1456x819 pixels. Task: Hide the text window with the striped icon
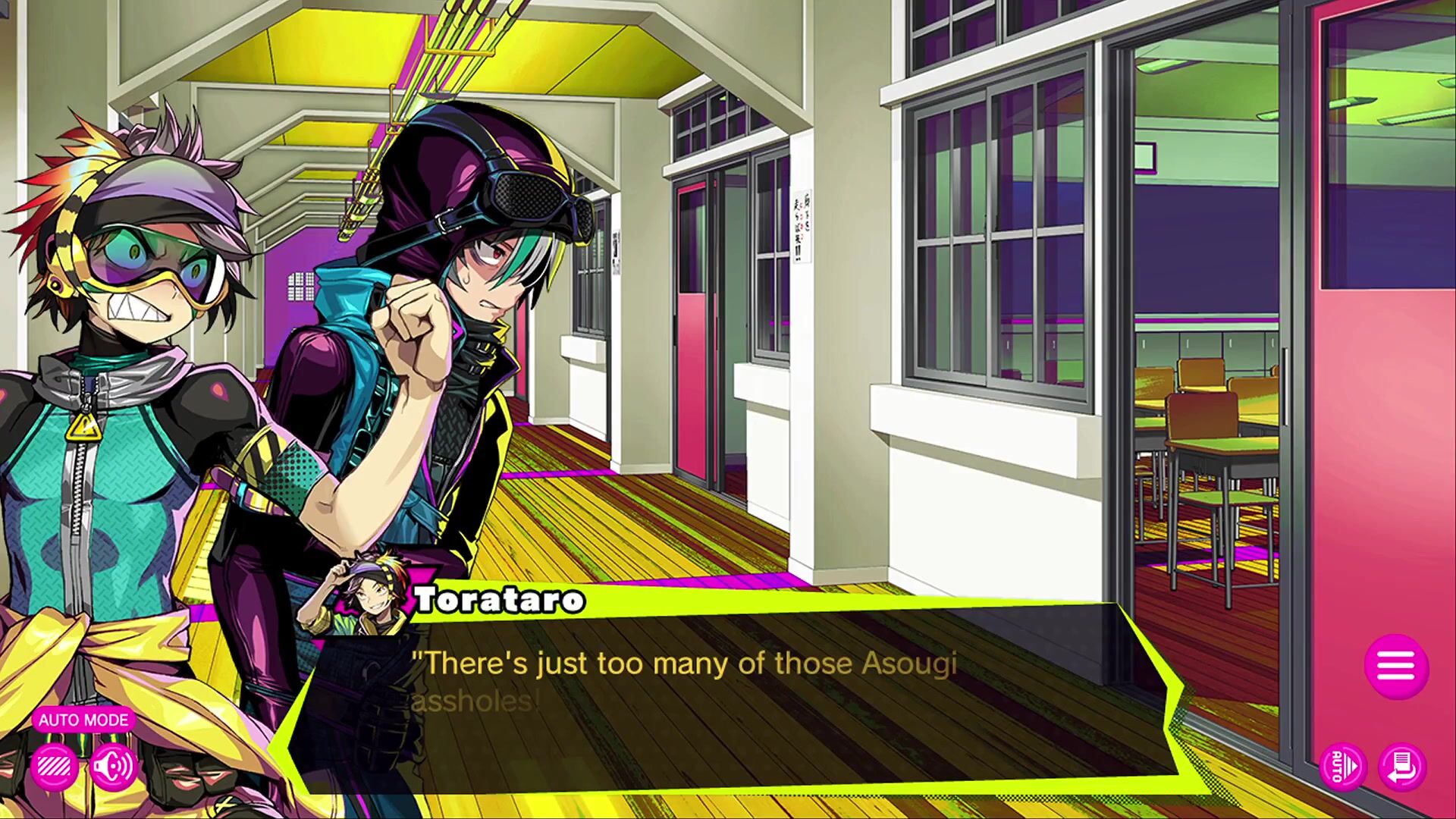click(x=54, y=767)
